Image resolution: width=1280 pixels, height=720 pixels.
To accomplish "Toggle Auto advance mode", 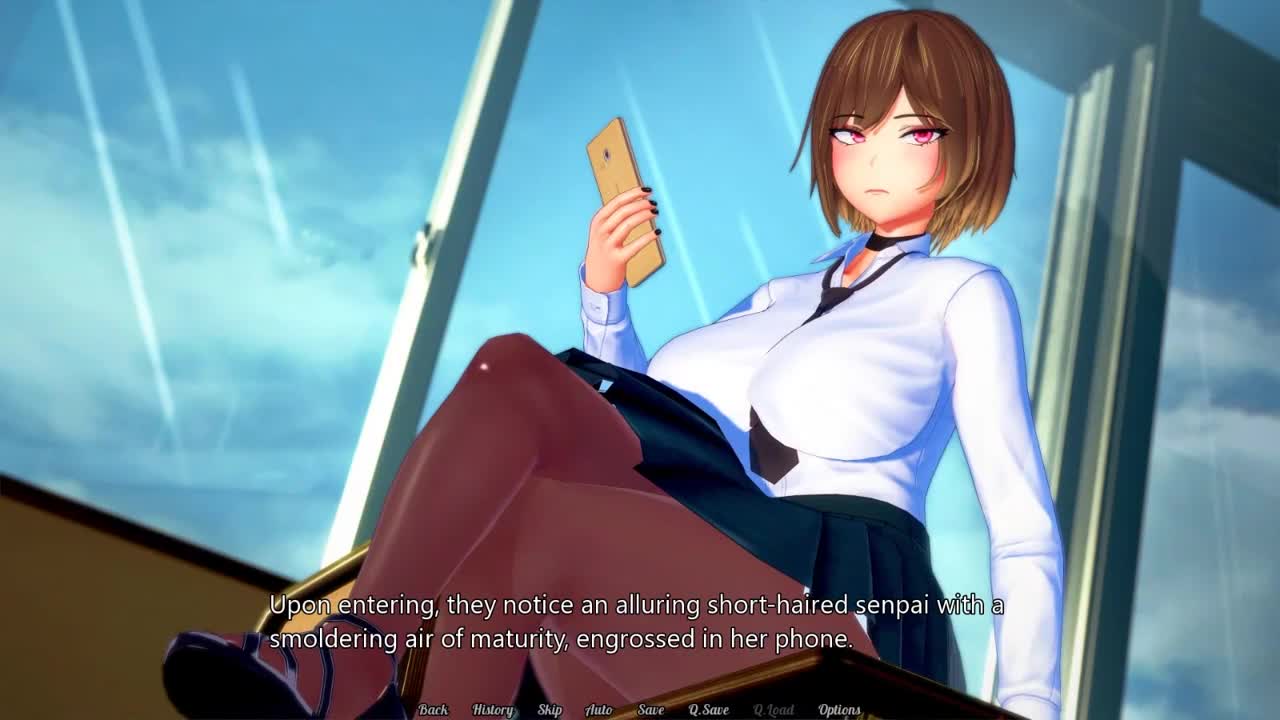I will coord(598,710).
